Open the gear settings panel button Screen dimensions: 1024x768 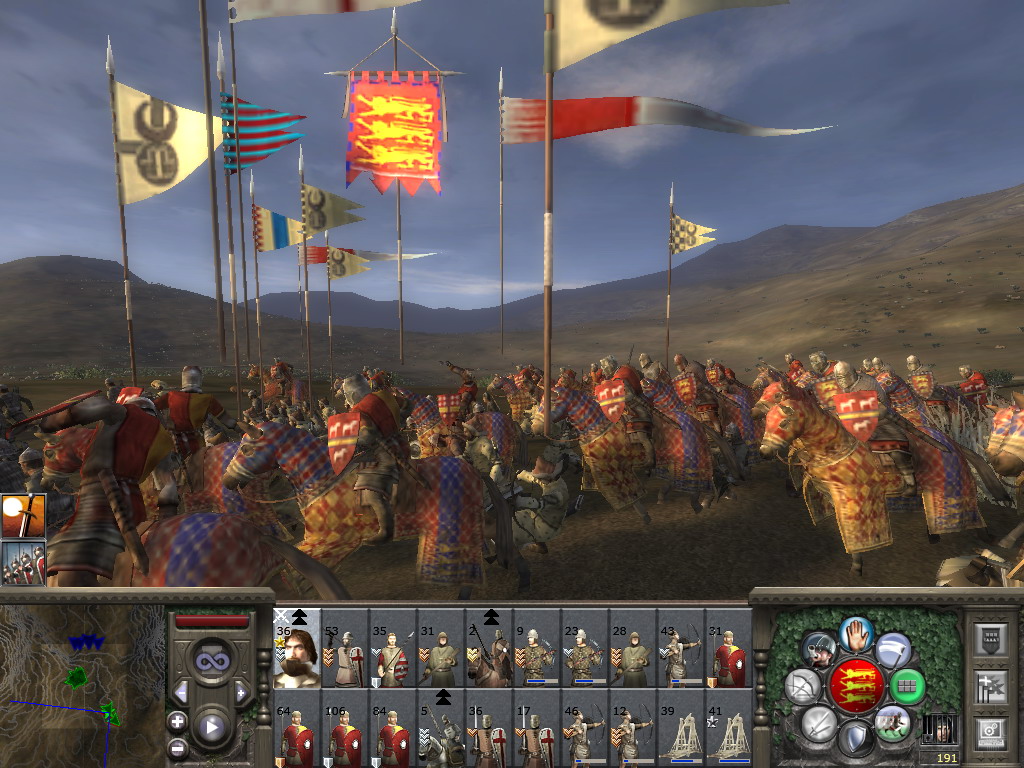[990, 730]
